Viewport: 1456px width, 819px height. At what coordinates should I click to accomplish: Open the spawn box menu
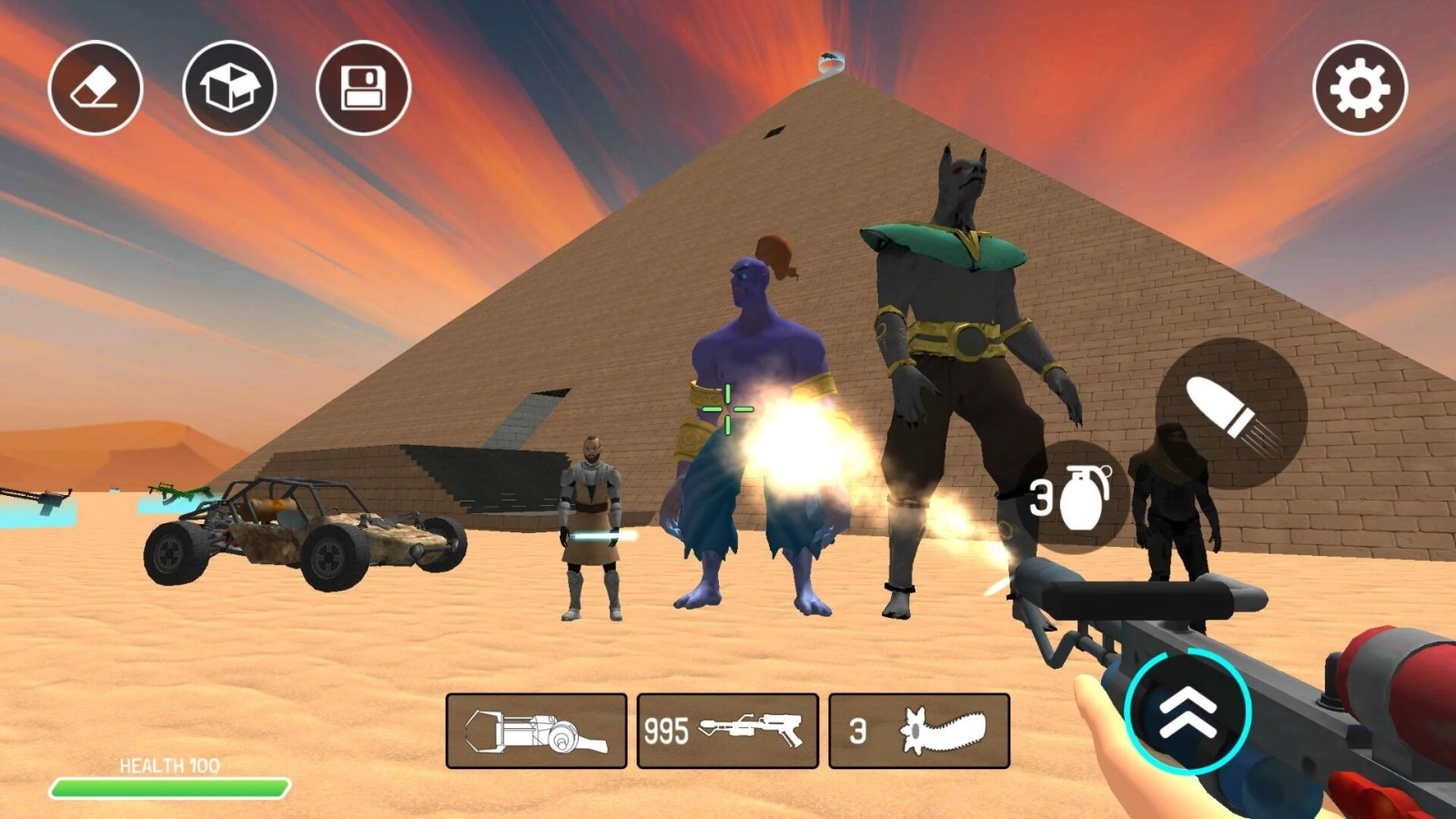(x=229, y=88)
